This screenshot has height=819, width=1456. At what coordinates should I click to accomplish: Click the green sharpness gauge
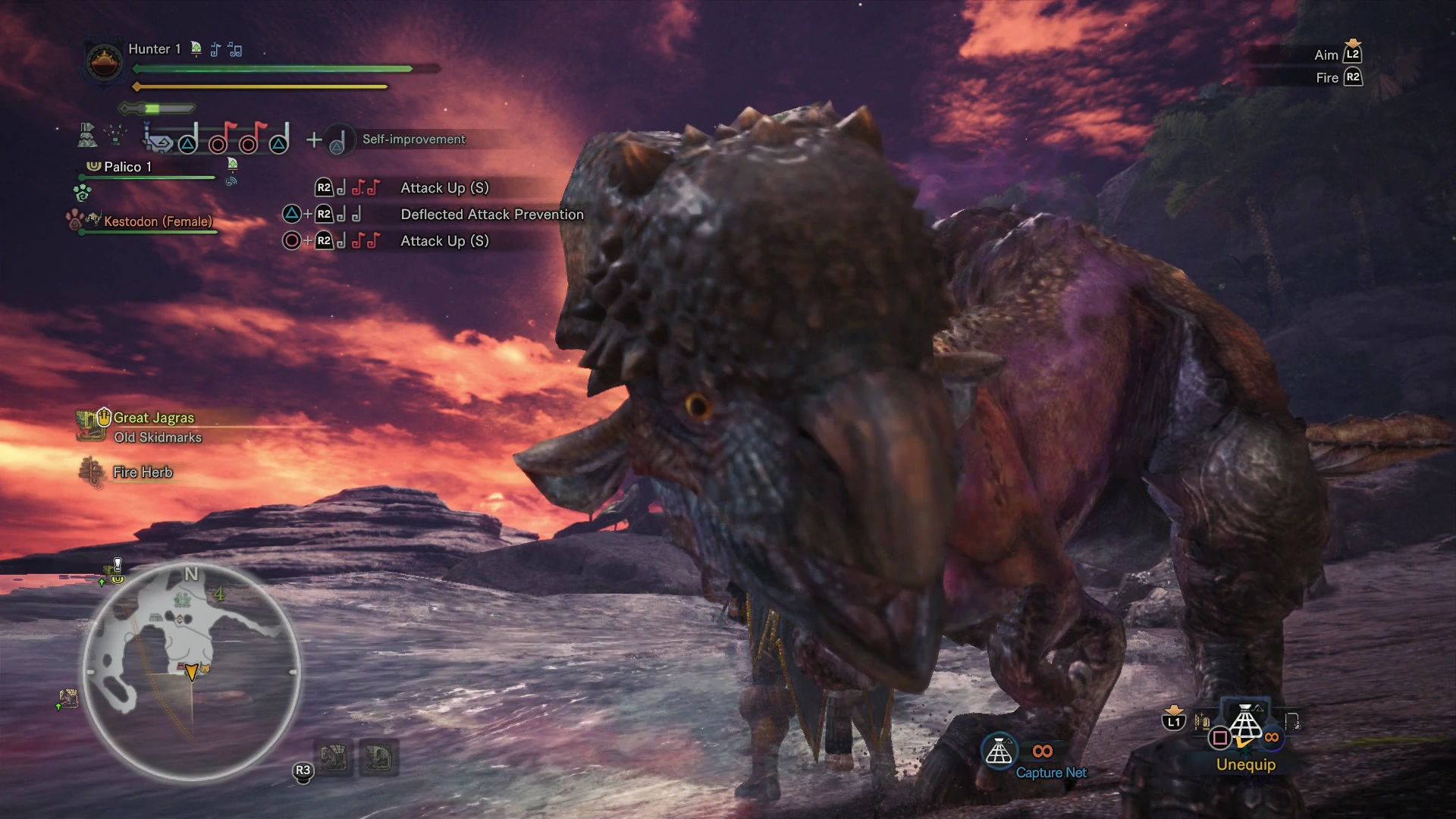pyautogui.click(x=154, y=108)
